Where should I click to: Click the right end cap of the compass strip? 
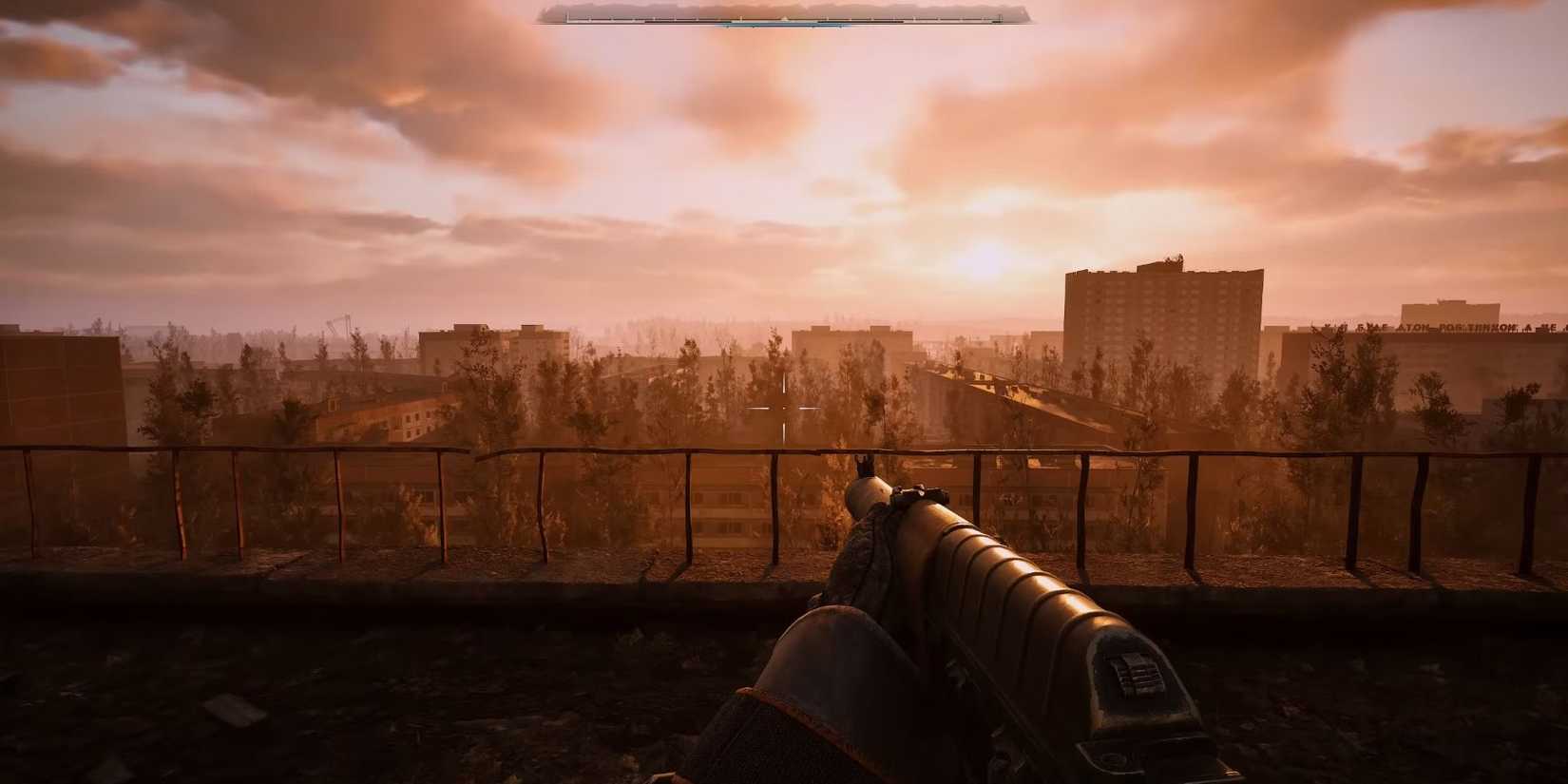tap(1001, 19)
